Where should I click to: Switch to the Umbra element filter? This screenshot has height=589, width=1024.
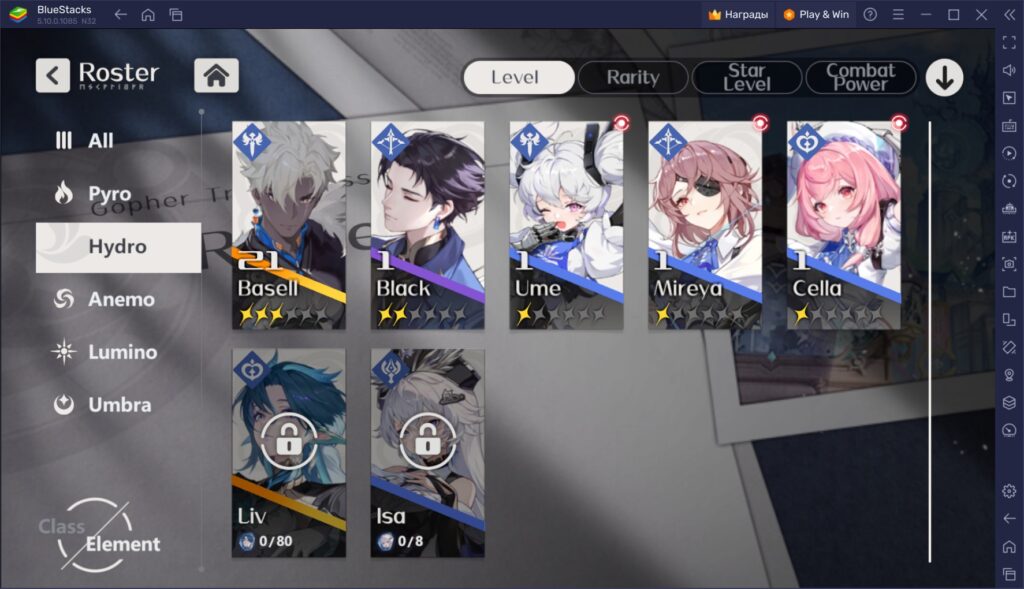point(118,405)
